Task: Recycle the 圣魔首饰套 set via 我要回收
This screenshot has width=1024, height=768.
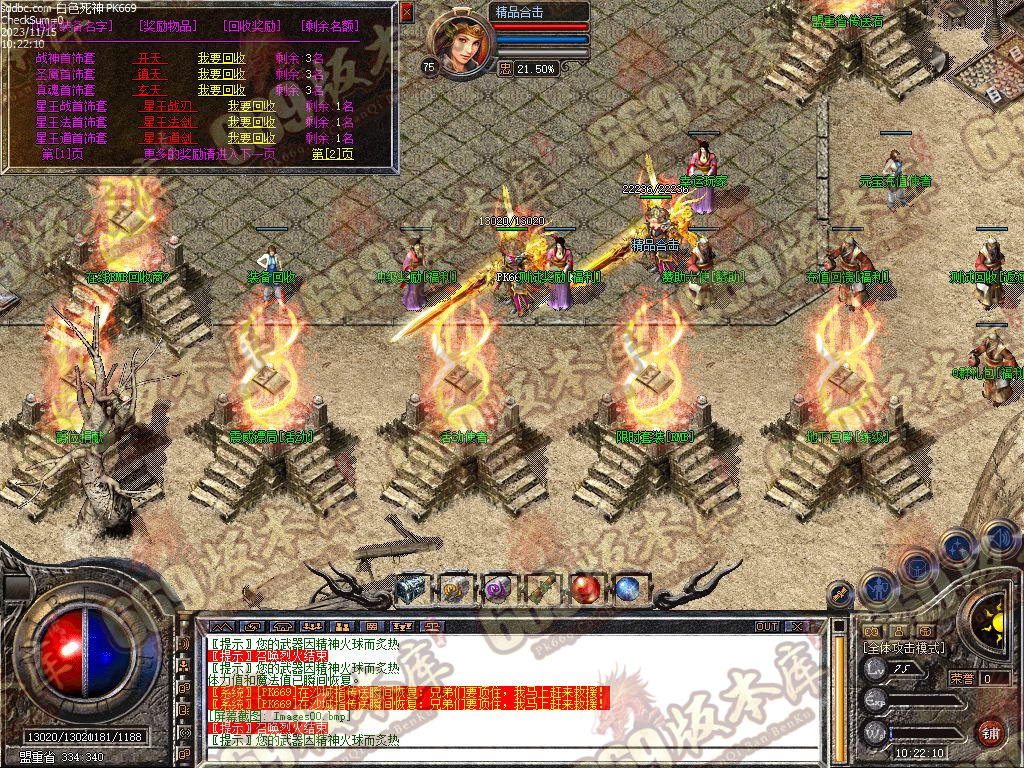Action: tap(221, 74)
